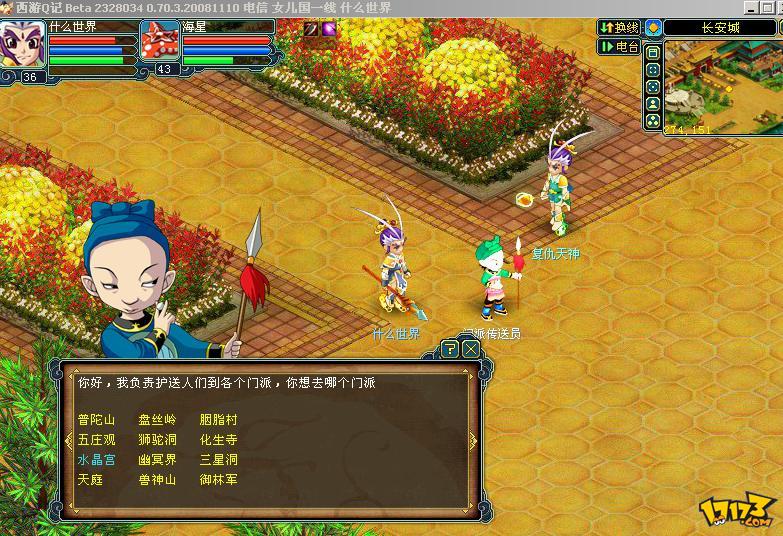783x536 pixels.
Task: Open the 电台 radio button
Action: pyautogui.click(x=620, y=46)
